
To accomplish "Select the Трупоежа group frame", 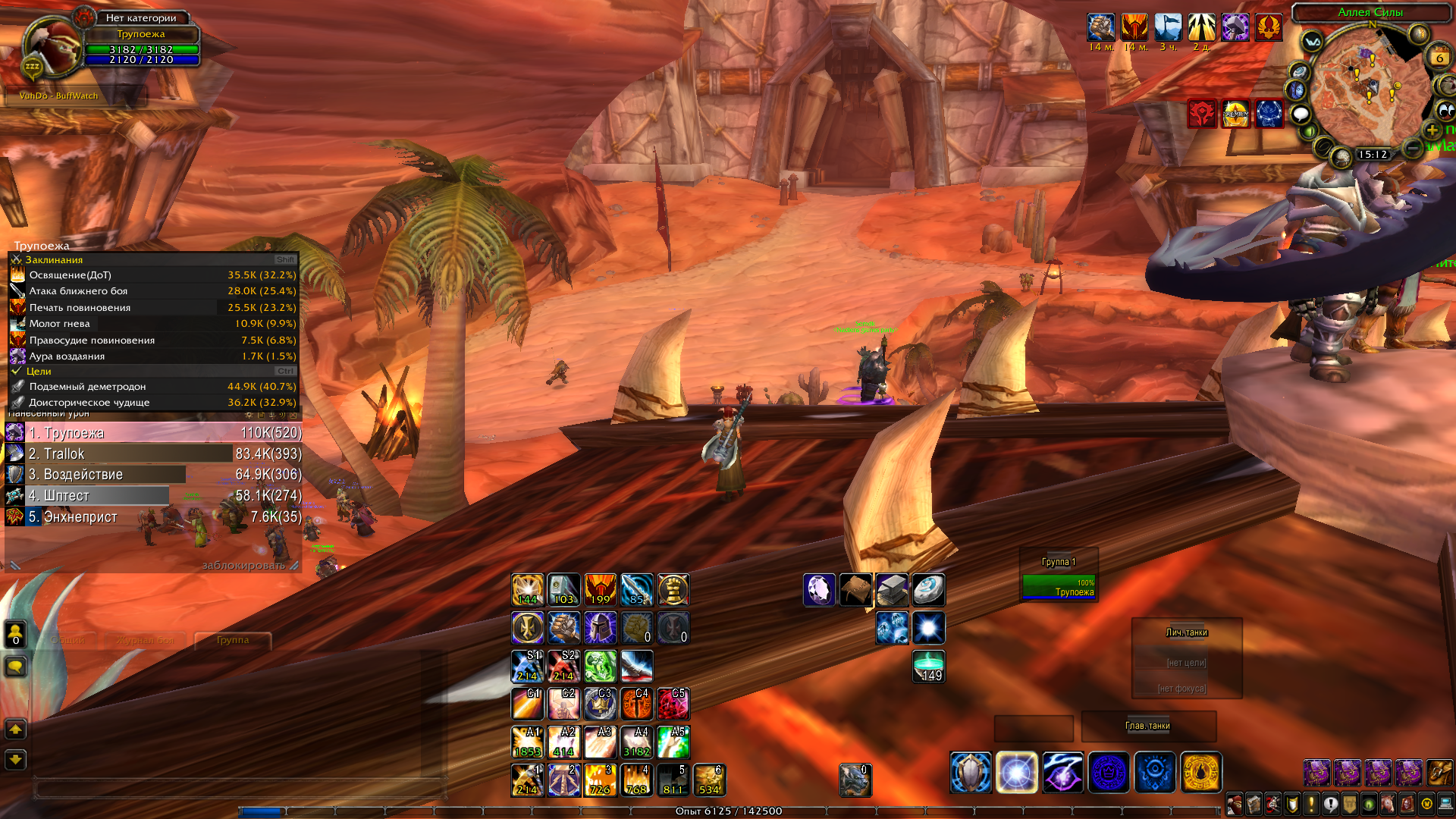I will (1059, 587).
